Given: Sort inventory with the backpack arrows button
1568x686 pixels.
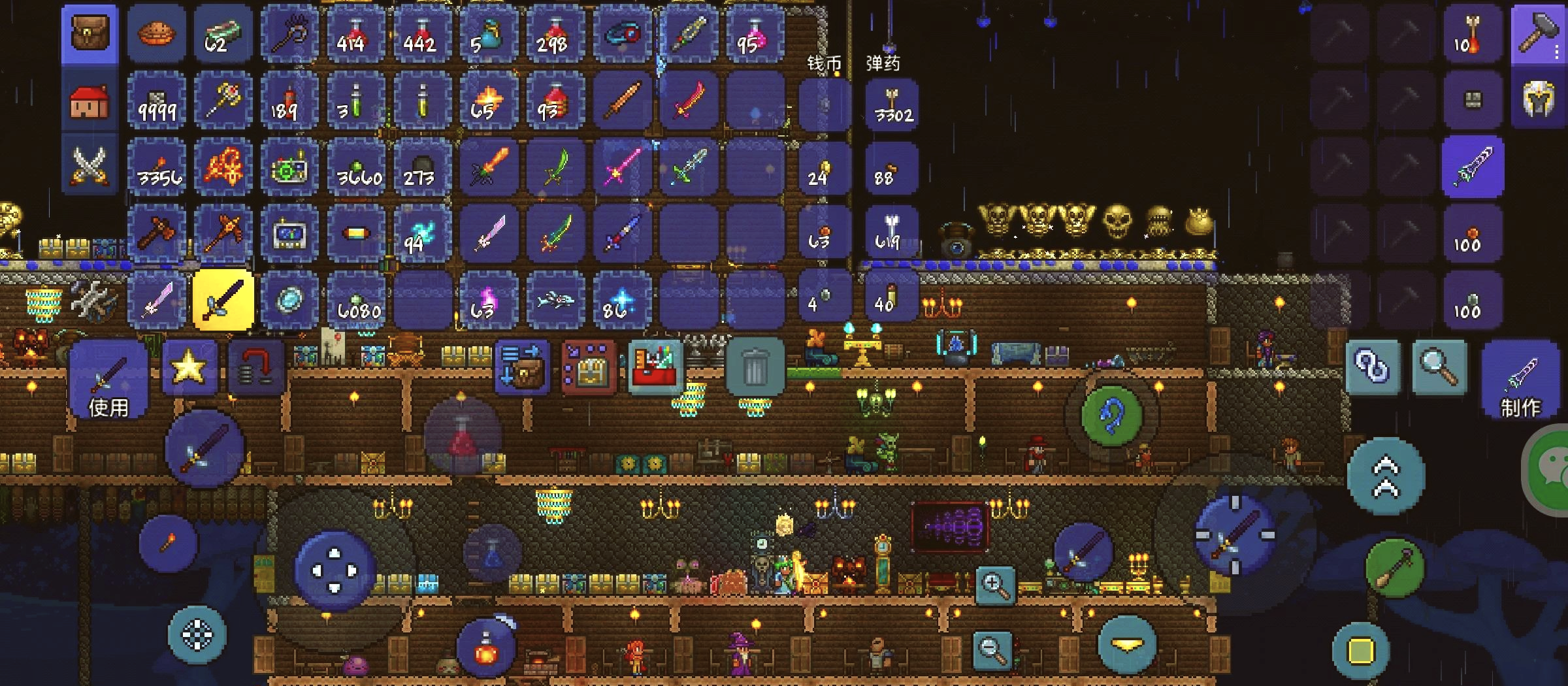Looking at the screenshot, I should [x=521, y=367].
